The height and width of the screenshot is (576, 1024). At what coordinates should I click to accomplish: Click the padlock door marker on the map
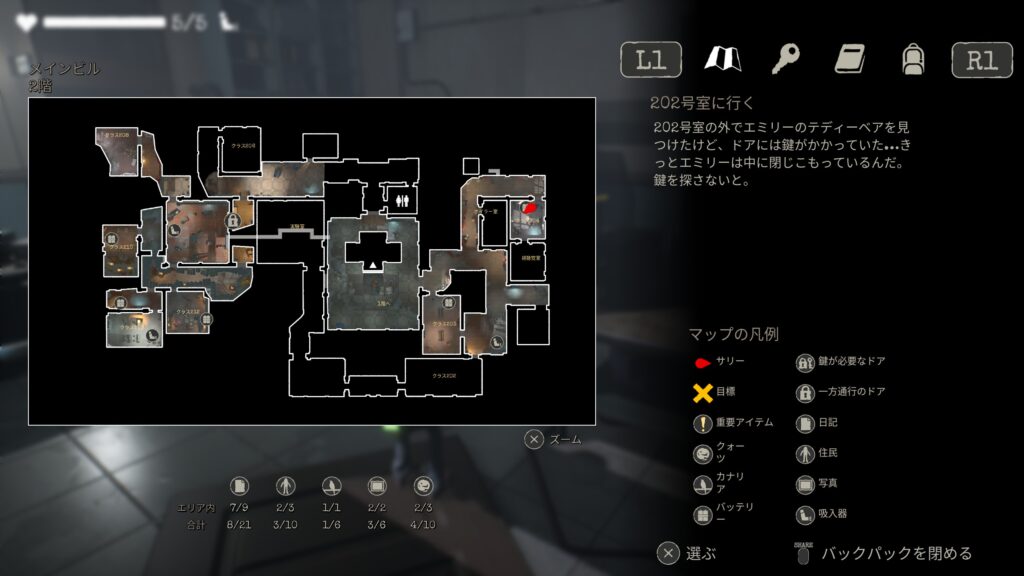tap(232, 219)
